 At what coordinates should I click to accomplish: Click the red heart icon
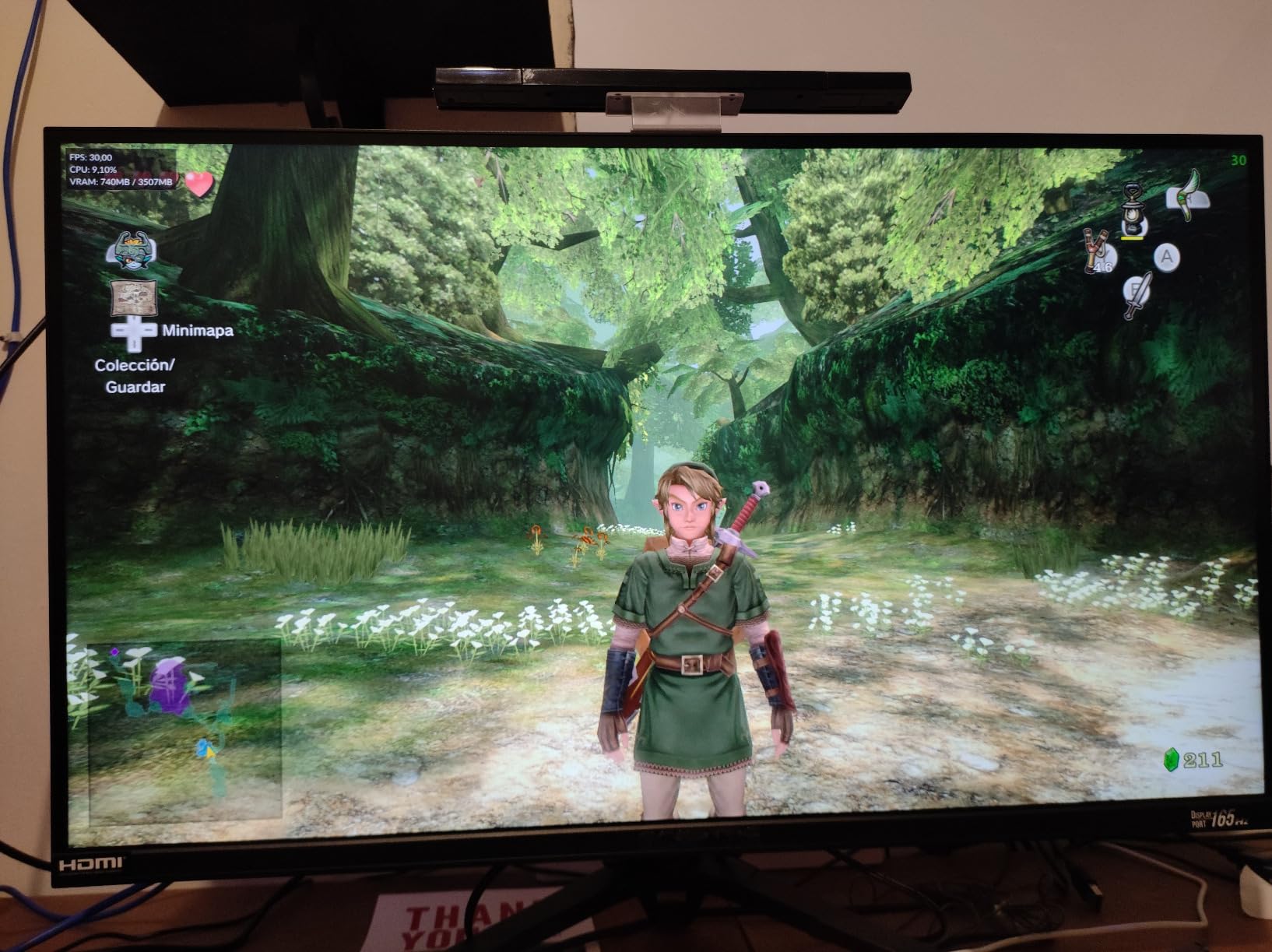click(199, 184)
